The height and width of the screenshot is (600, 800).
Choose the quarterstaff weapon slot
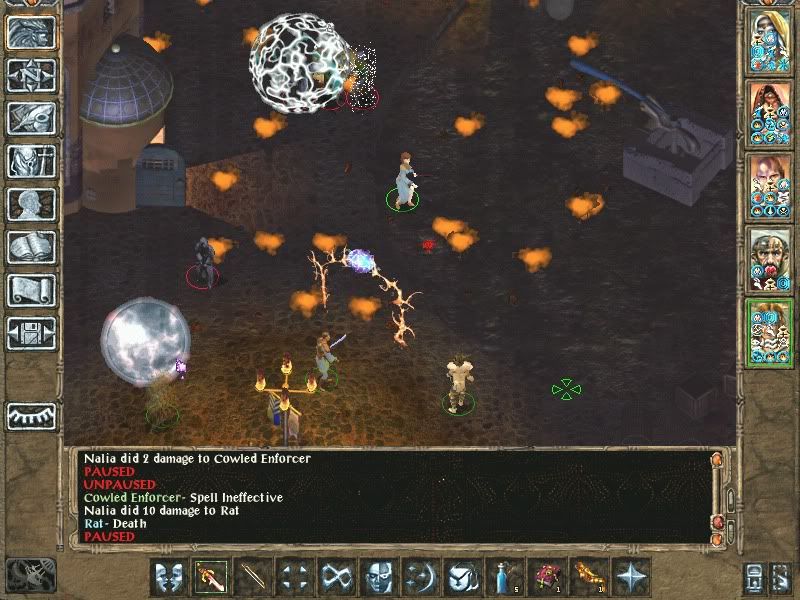(x=254, y=577)
